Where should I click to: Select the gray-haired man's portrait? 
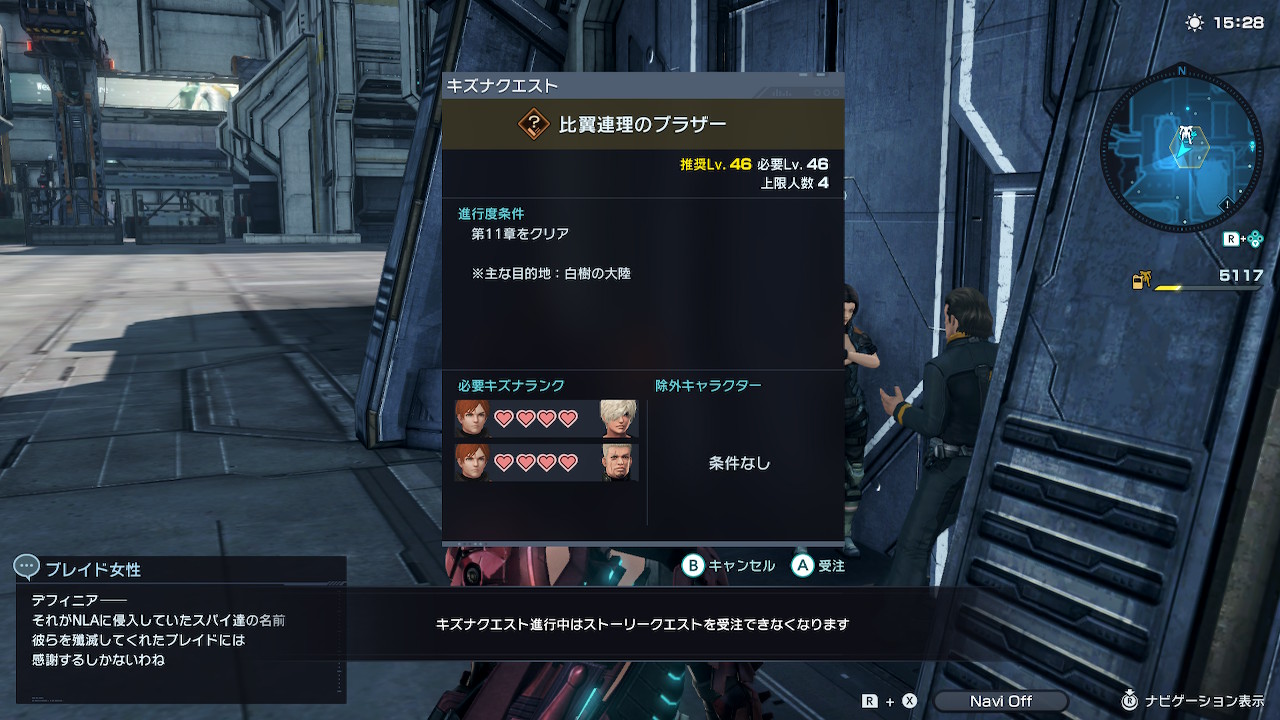[x=618, y=462]
